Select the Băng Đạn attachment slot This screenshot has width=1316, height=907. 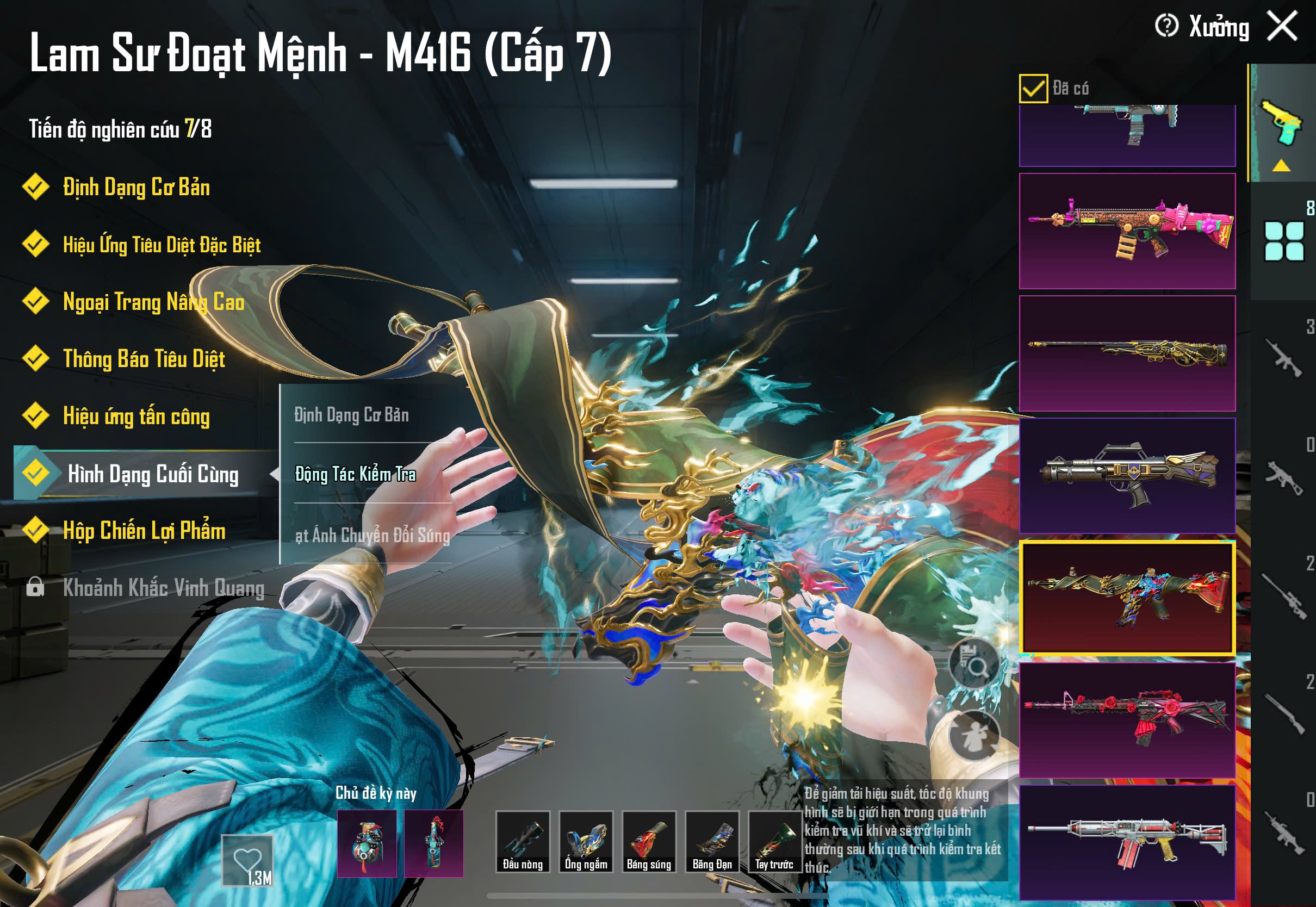click(712, 842)
